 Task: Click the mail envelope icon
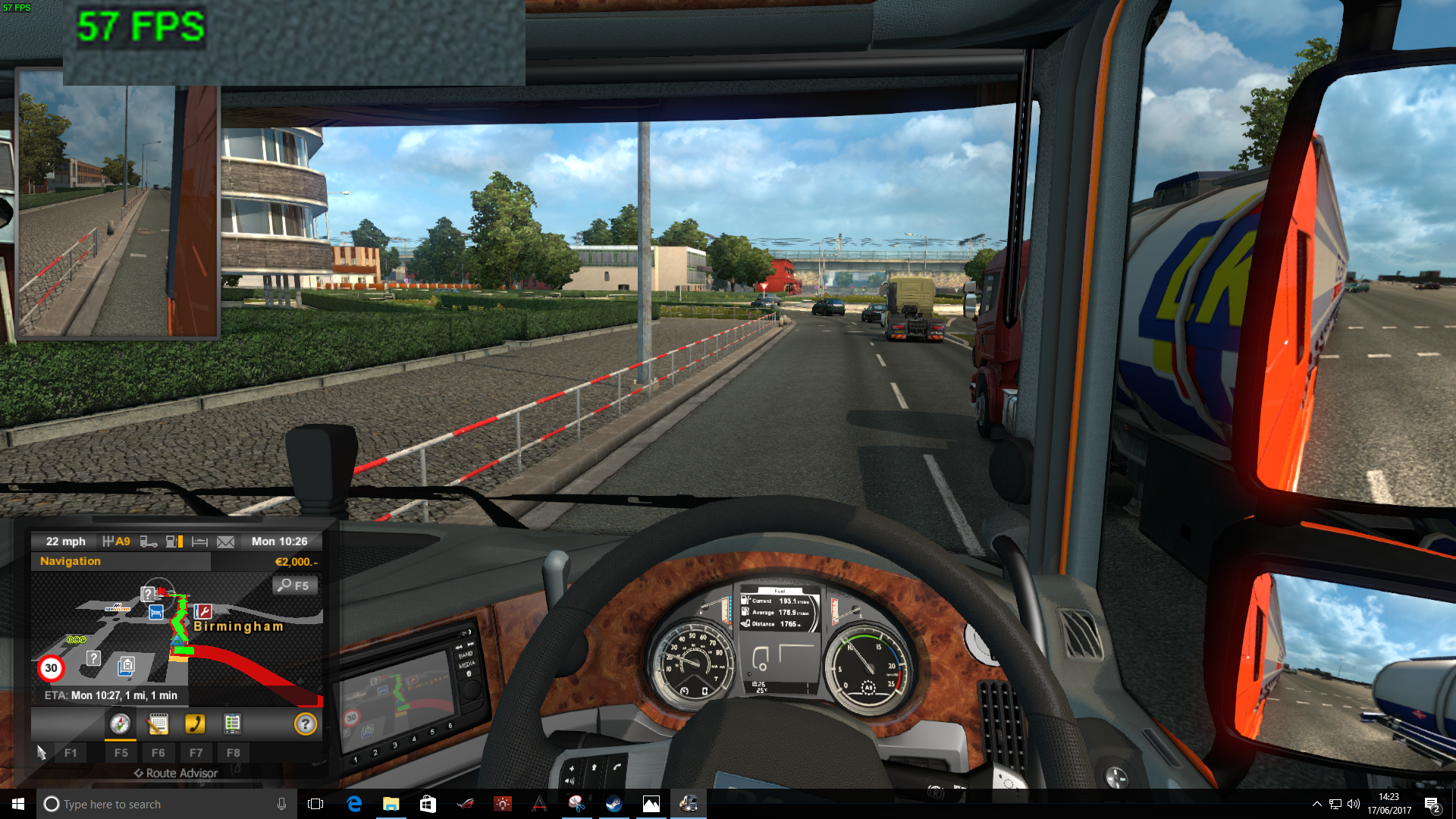coord(225,541)
